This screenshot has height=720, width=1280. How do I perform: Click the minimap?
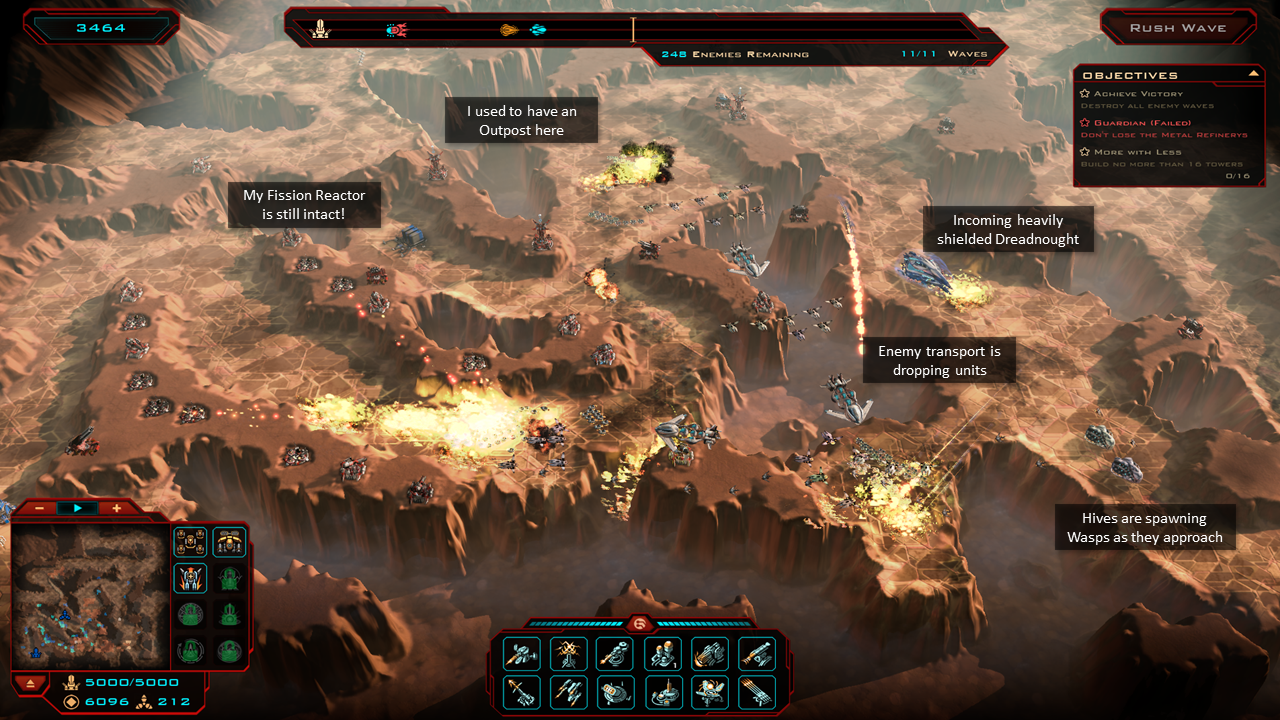pos(87,597)
